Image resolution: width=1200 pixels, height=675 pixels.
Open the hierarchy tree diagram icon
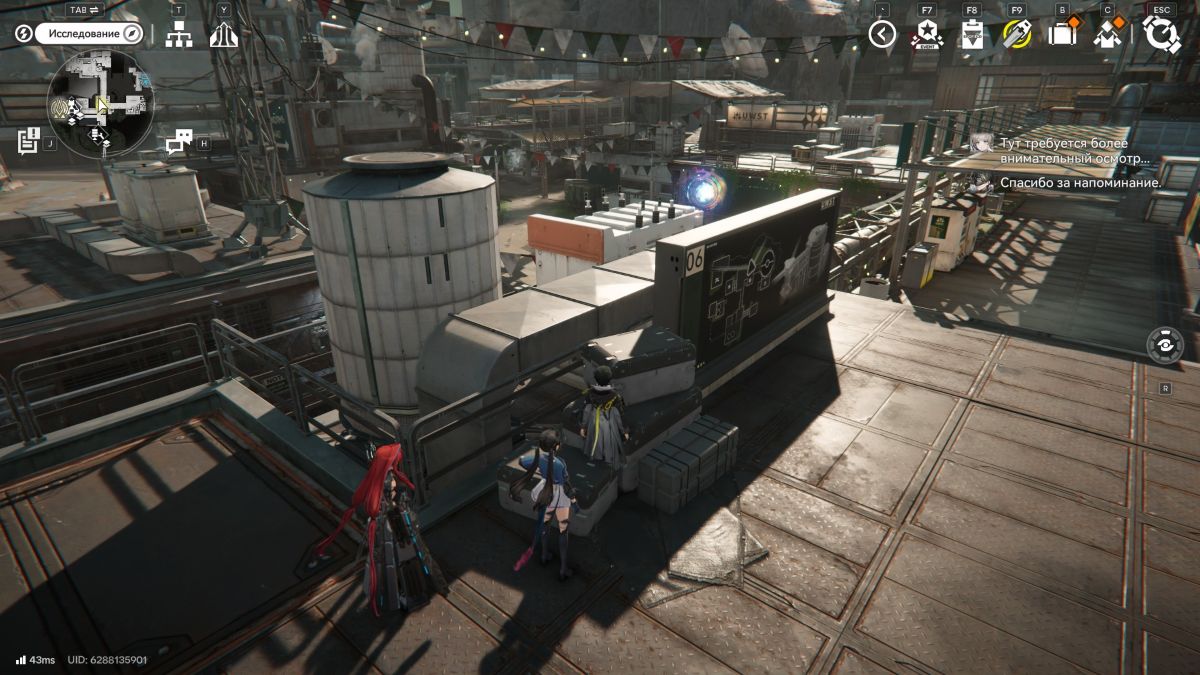pos(179,34)
